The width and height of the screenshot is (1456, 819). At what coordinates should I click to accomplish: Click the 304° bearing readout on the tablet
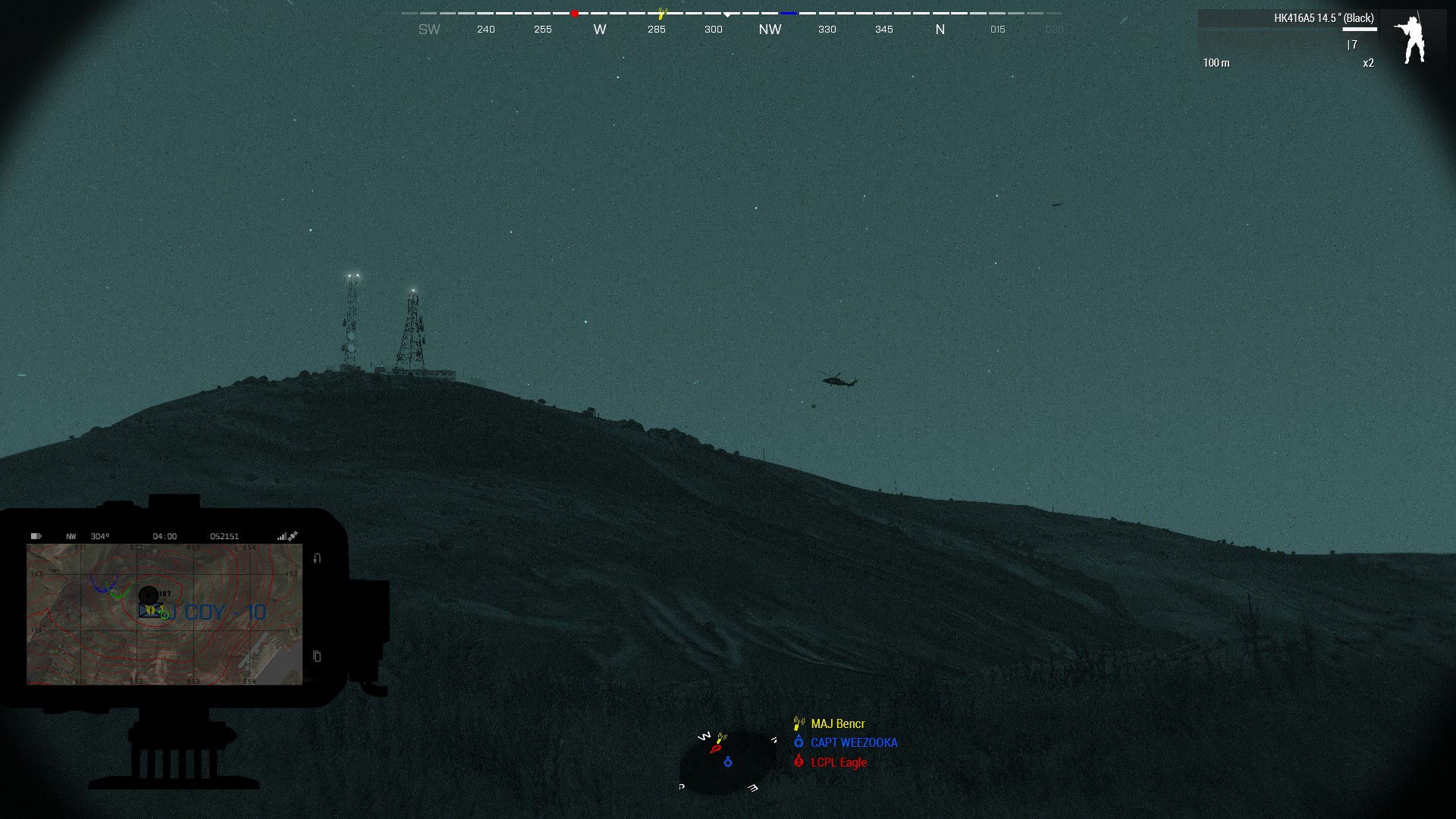click(100, 536)
